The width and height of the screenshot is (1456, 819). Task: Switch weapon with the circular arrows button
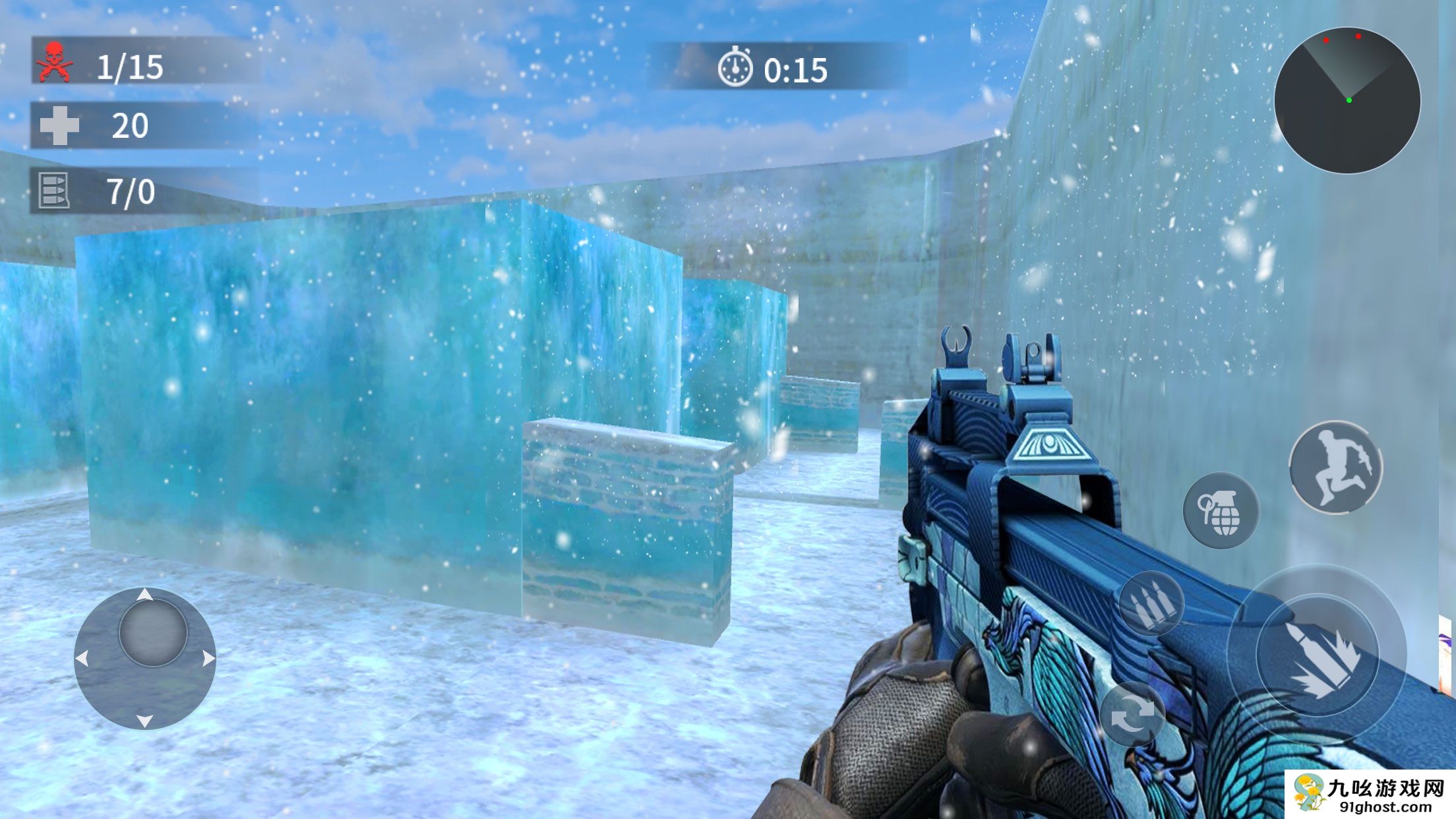(x=1132, y=715)
